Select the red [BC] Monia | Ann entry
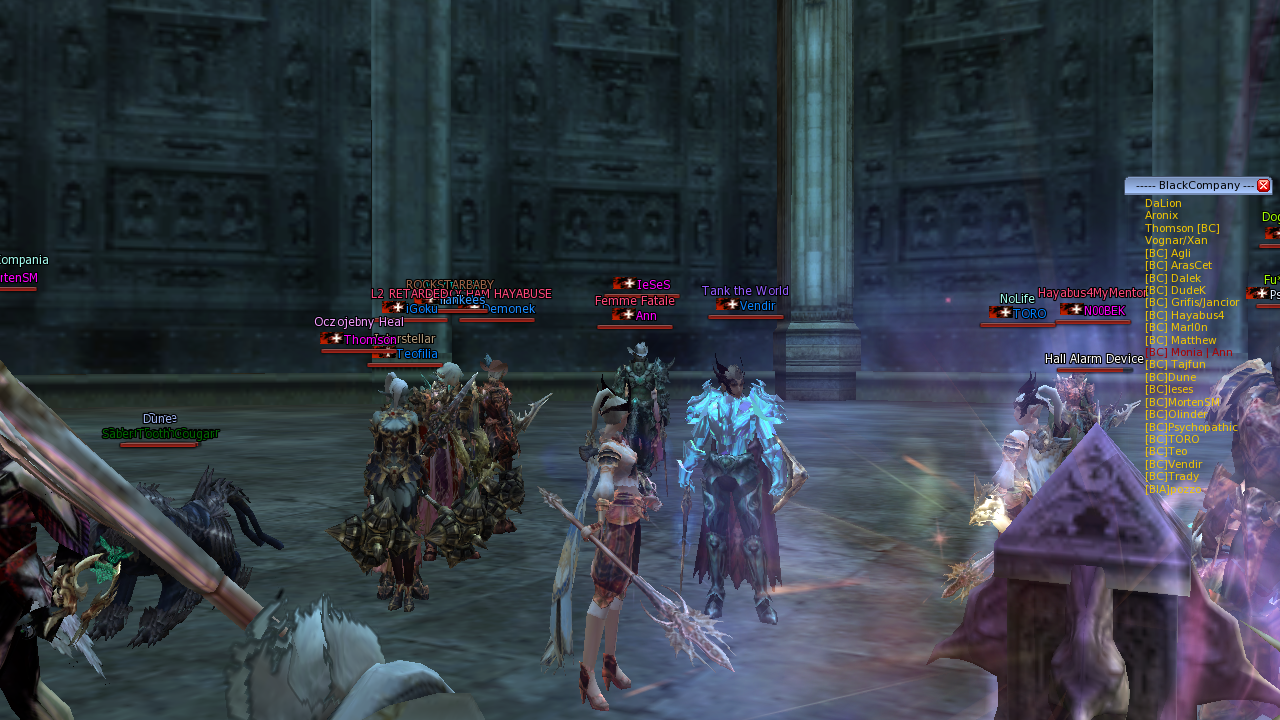This screenshot has height=720, width=1280. [x=1188, y=352]
